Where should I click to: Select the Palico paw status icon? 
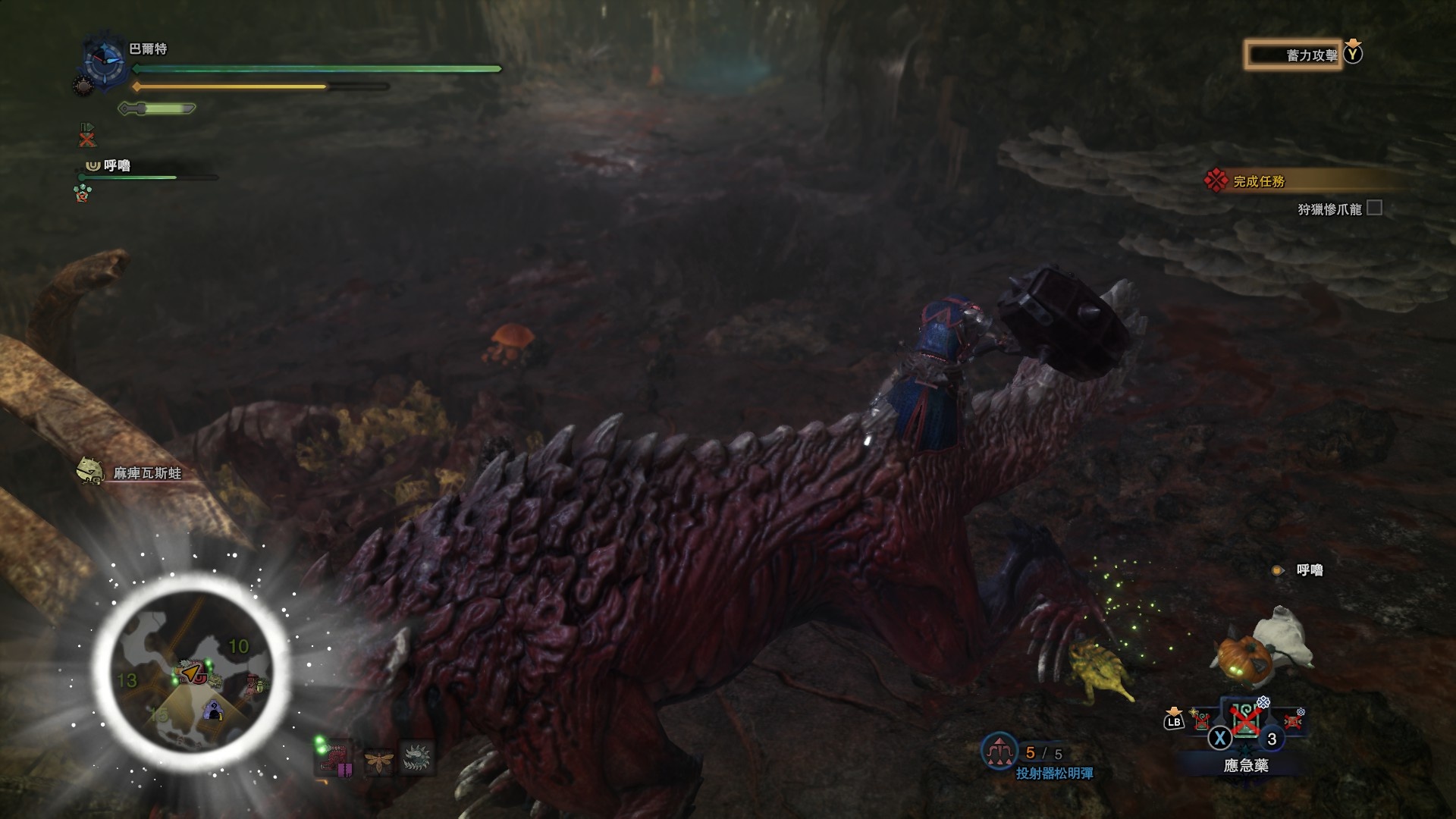(82, 193)
